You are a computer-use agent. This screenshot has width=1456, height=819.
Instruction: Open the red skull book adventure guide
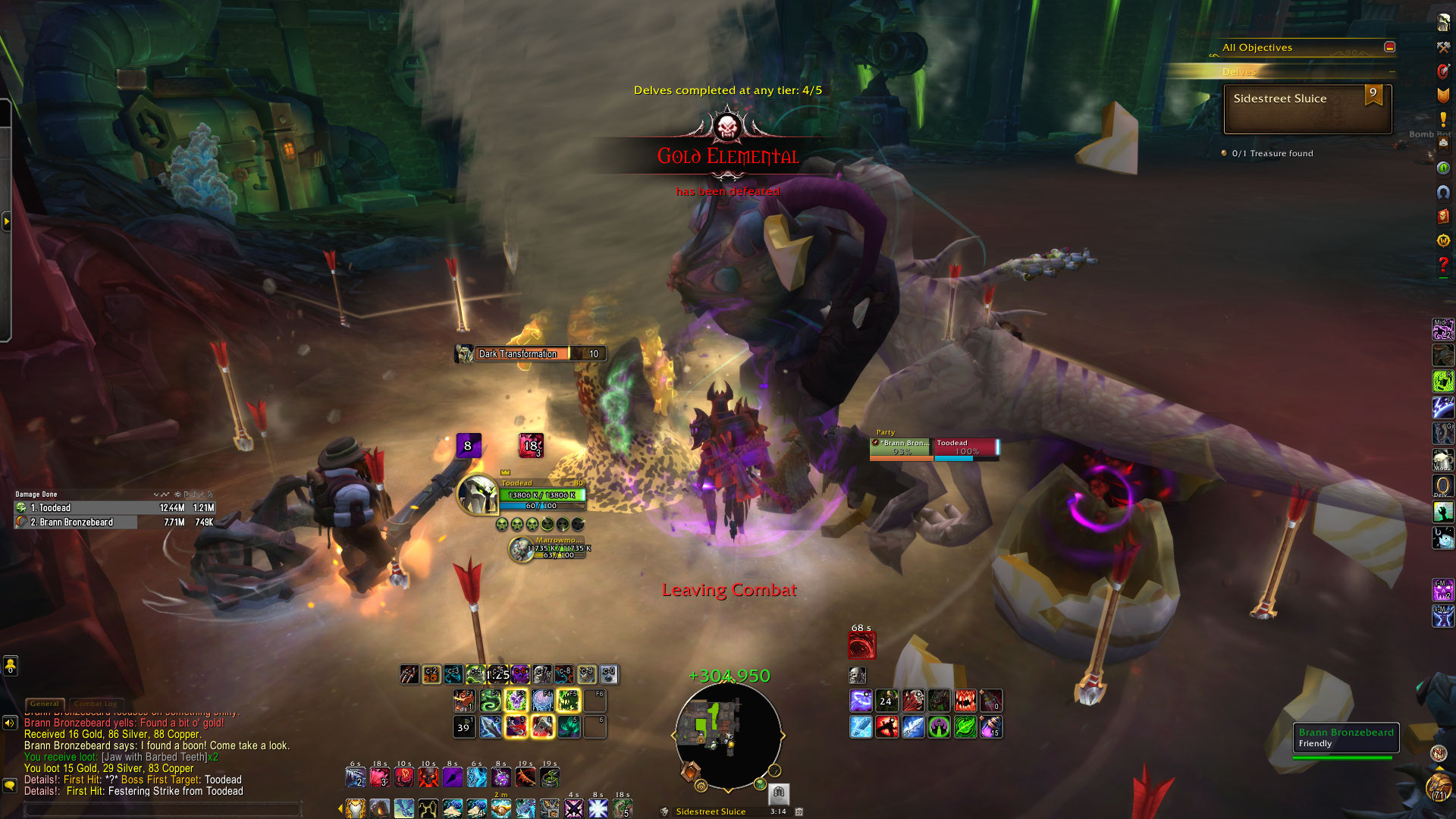(x=1443, y=216)
